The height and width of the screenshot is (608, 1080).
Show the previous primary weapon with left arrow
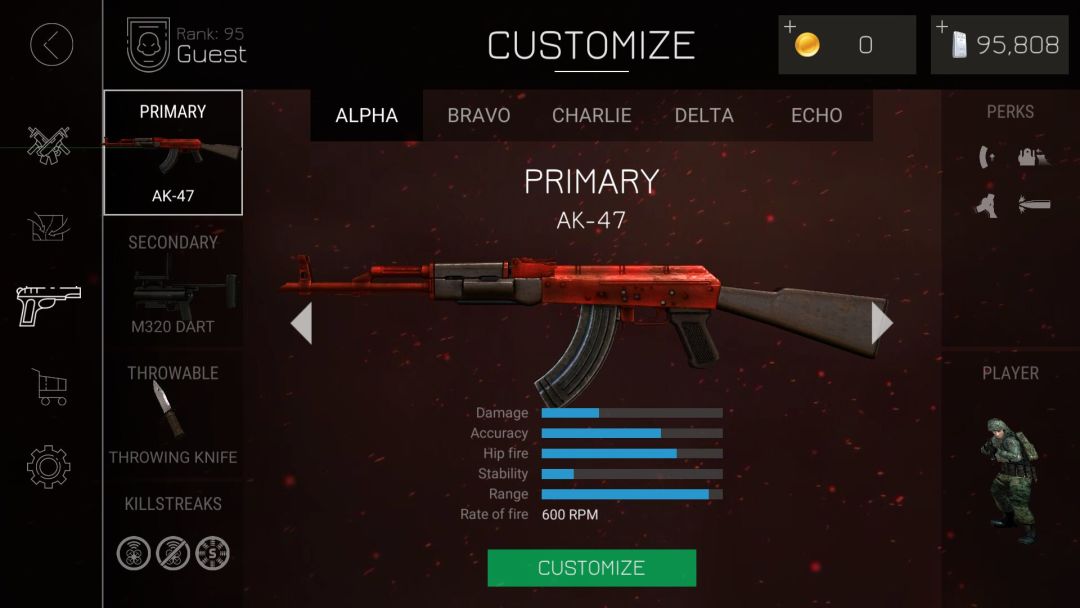coord(301,323)
